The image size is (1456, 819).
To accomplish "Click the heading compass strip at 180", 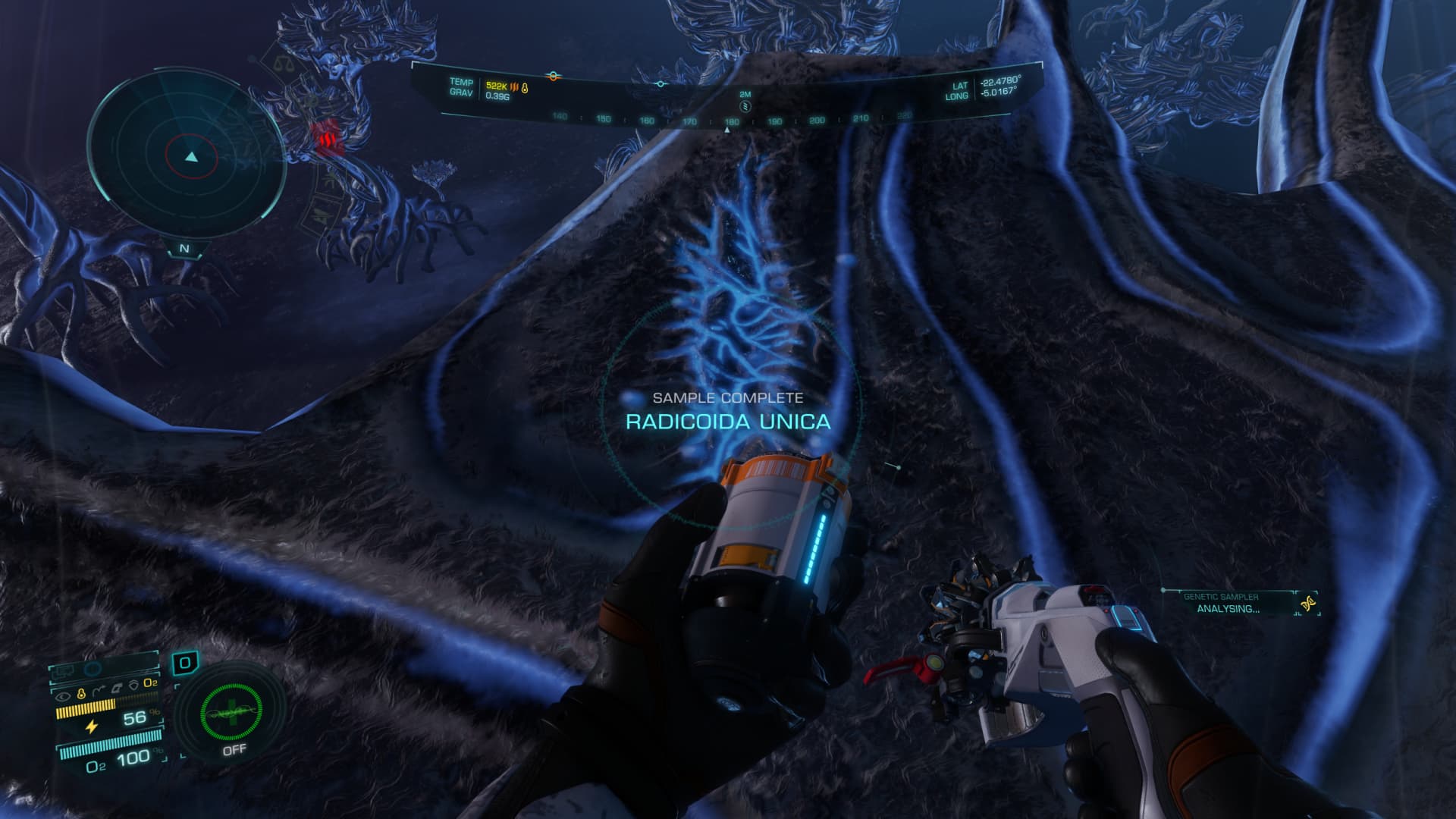I will (x=731, y=121).
